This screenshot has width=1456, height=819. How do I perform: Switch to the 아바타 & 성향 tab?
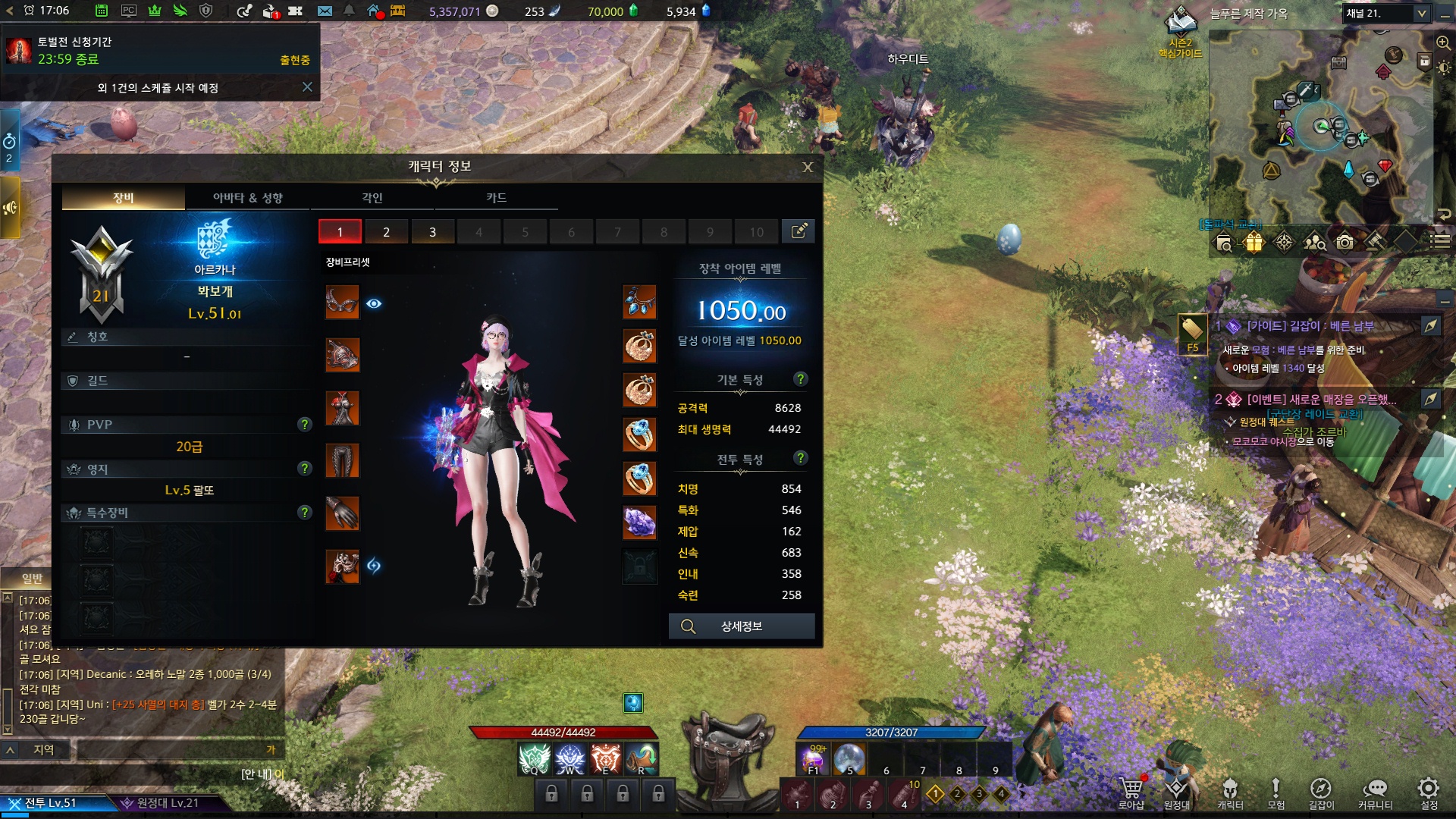click(247, 198)
